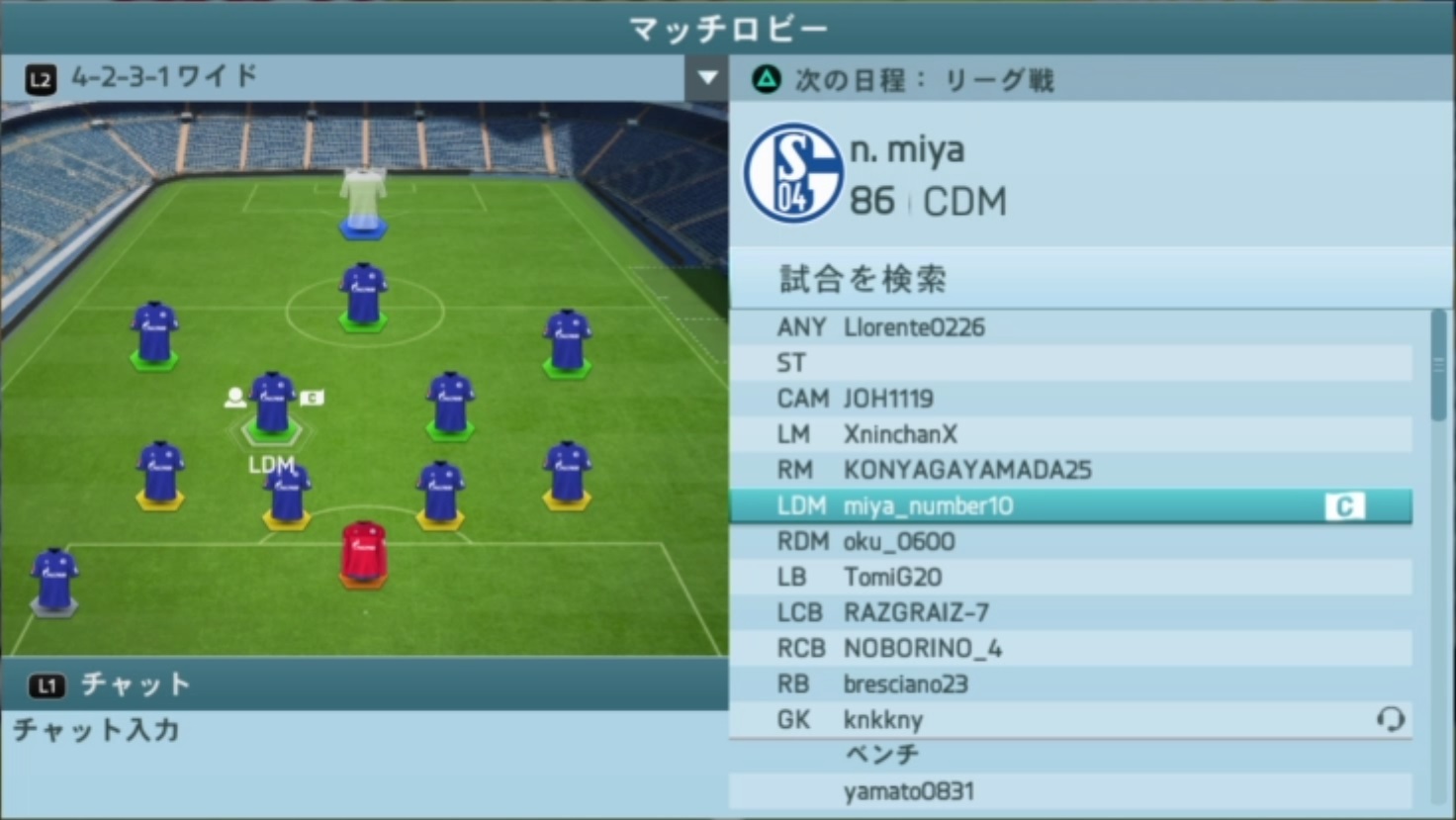Screen dimensions: 1456x820
Task: Pick LM player XninchanX
Action: [1070, 434]
